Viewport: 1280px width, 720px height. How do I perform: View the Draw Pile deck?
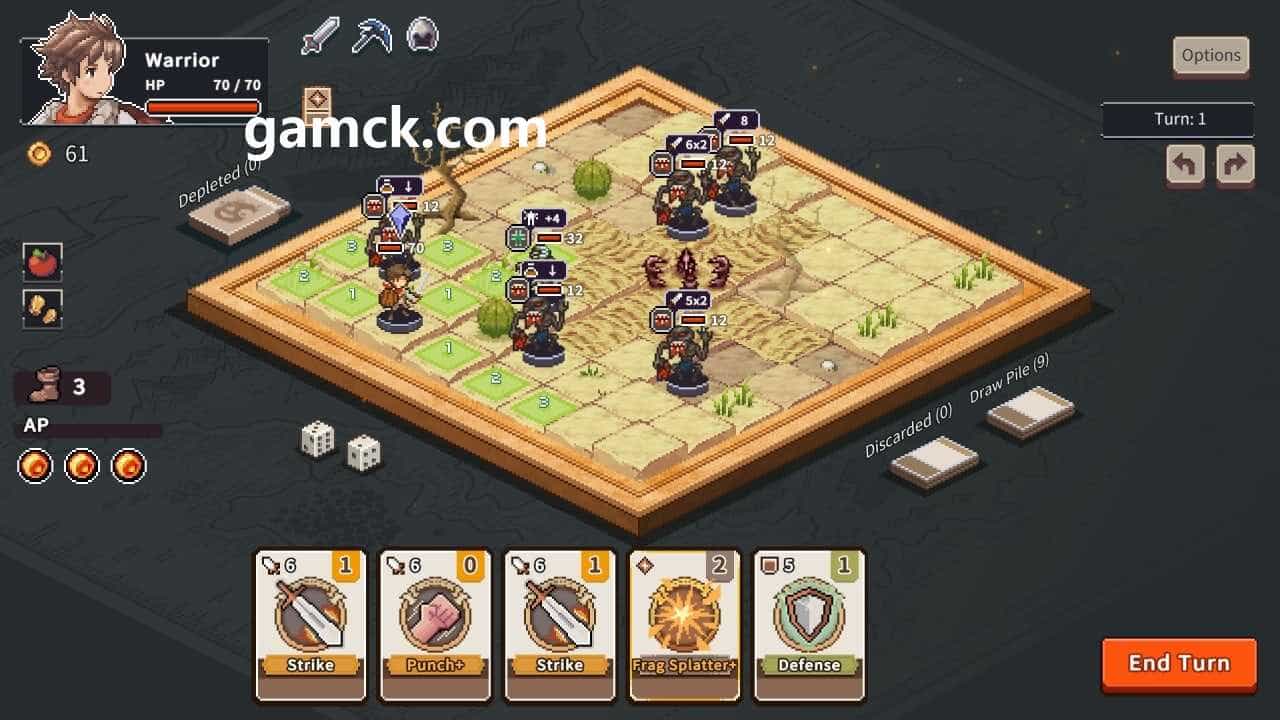1030,411
